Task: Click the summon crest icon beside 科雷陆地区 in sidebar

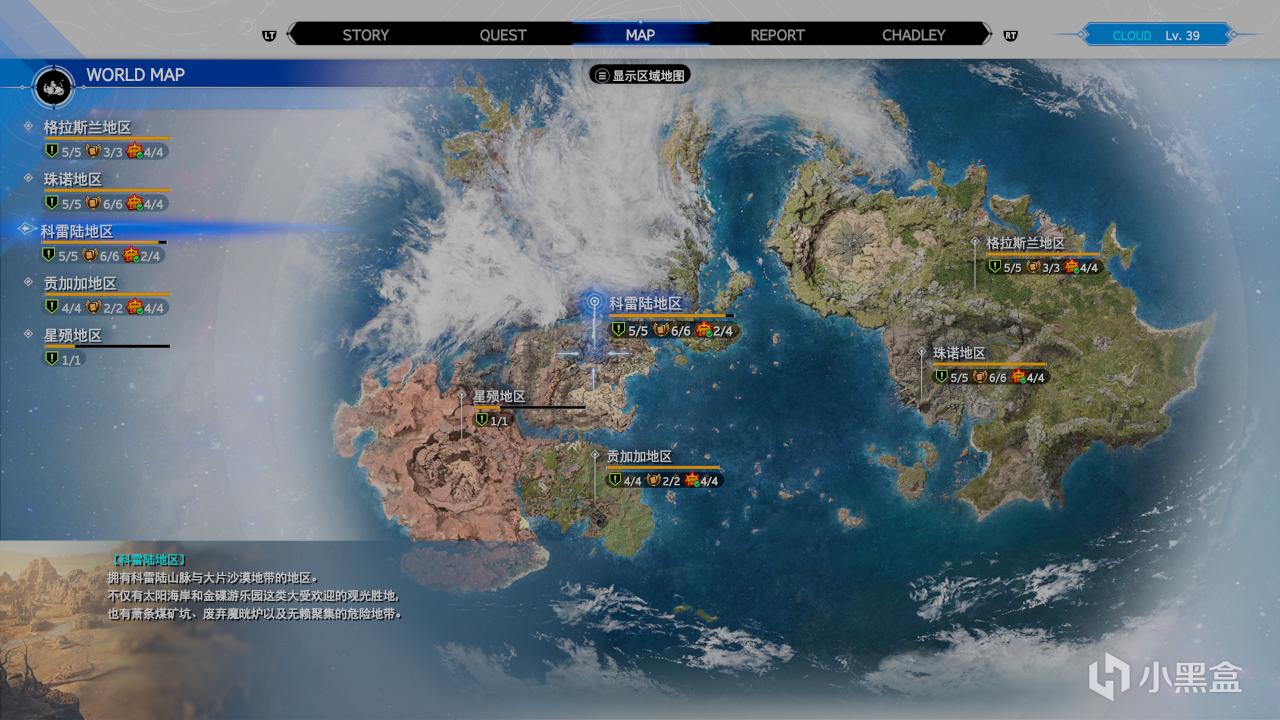Action: tap(130, 255)
